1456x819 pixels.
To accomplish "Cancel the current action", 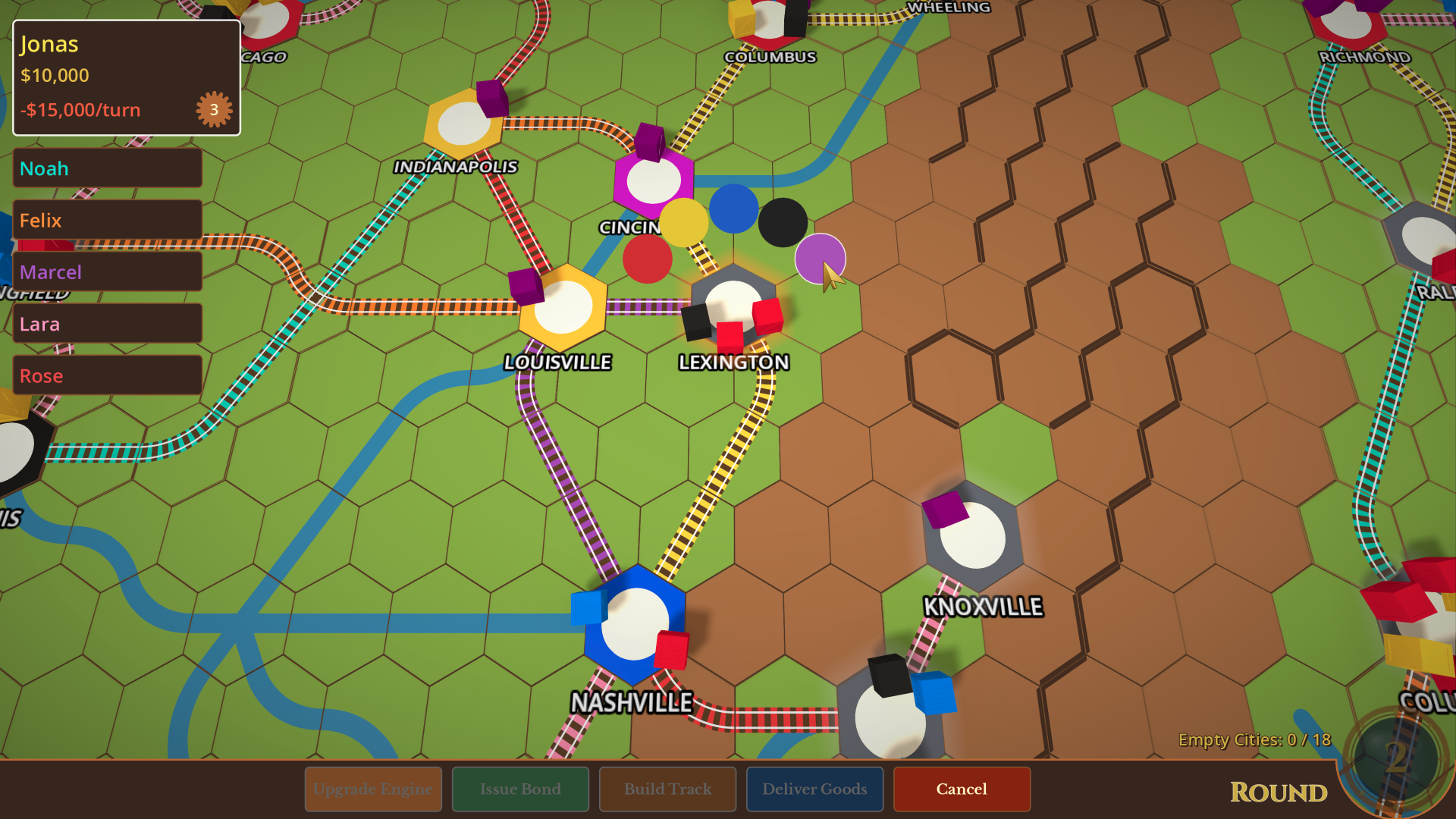I will pos(961,789).
